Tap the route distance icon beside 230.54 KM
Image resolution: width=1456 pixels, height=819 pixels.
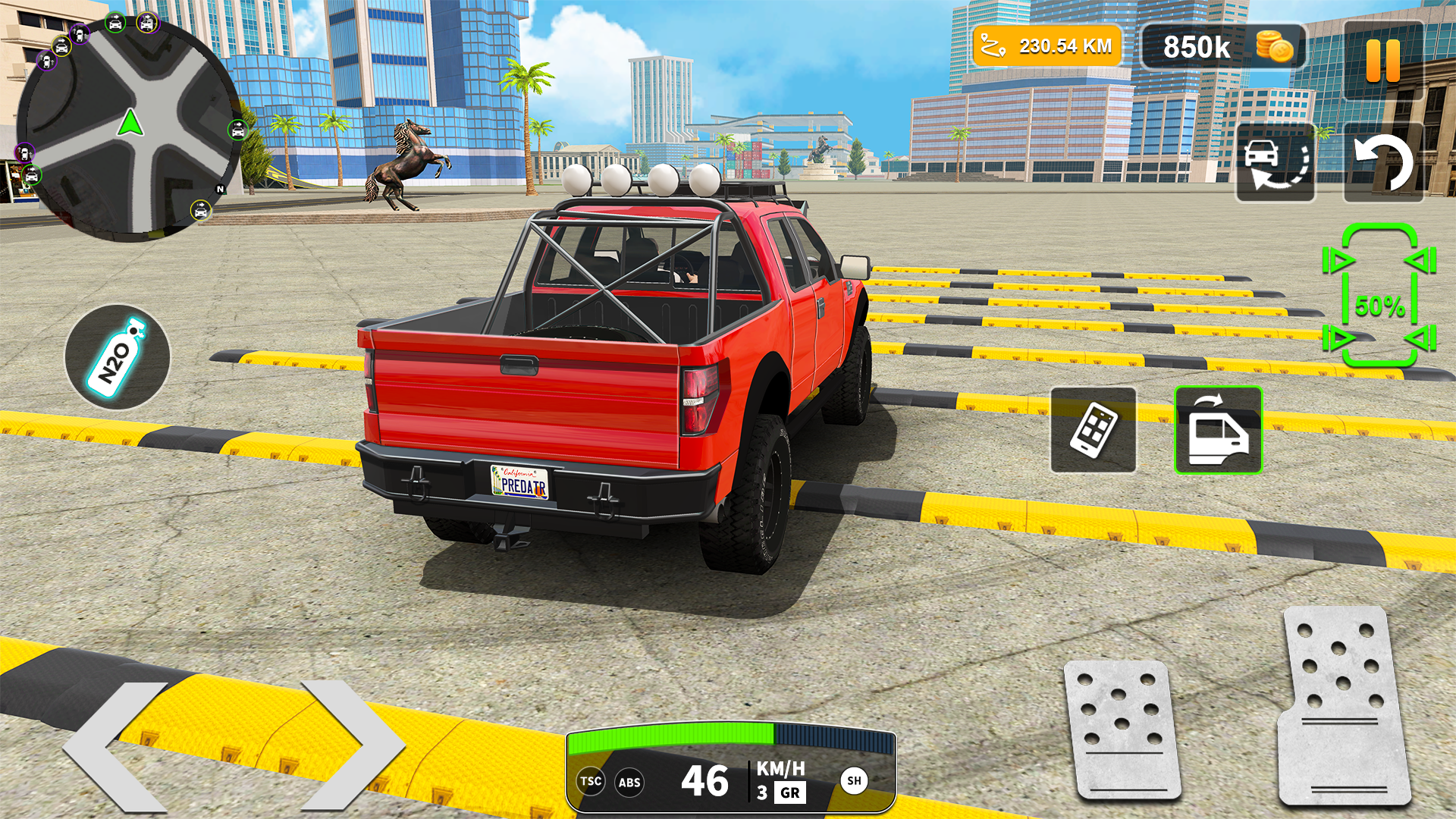[991, 47]
